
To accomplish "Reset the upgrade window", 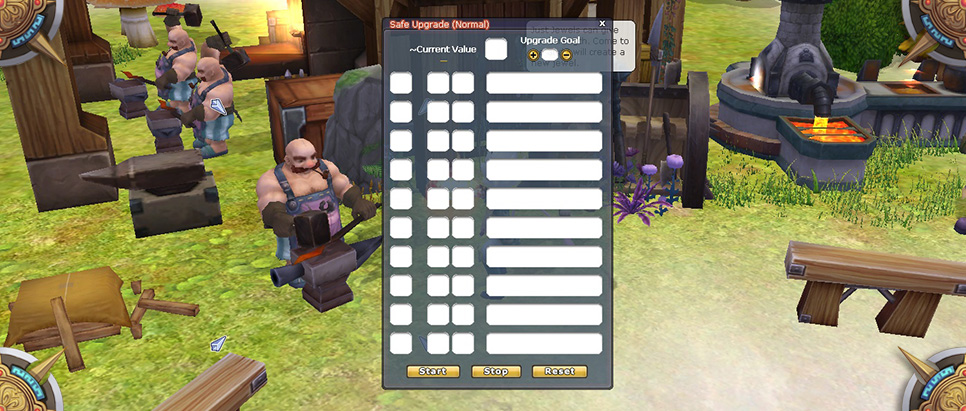I will click(x=560, y=371).
